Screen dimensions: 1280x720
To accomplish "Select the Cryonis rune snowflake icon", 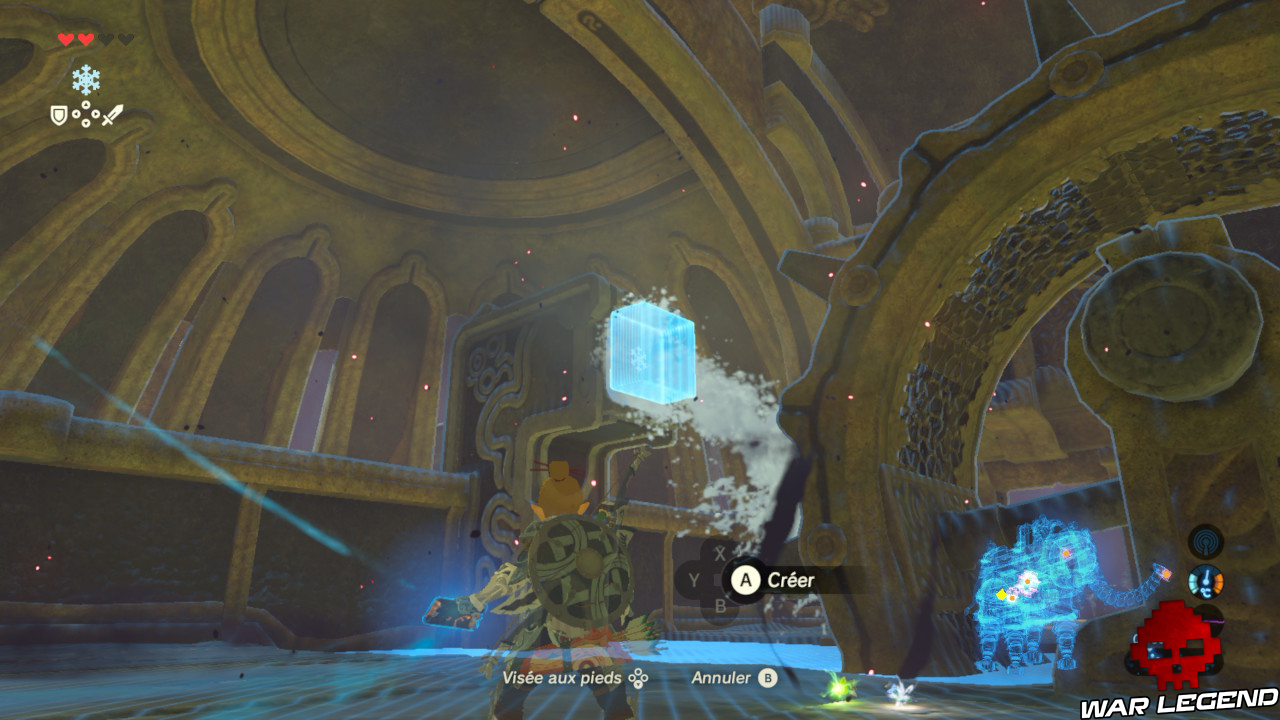I will tap(86, 79).
